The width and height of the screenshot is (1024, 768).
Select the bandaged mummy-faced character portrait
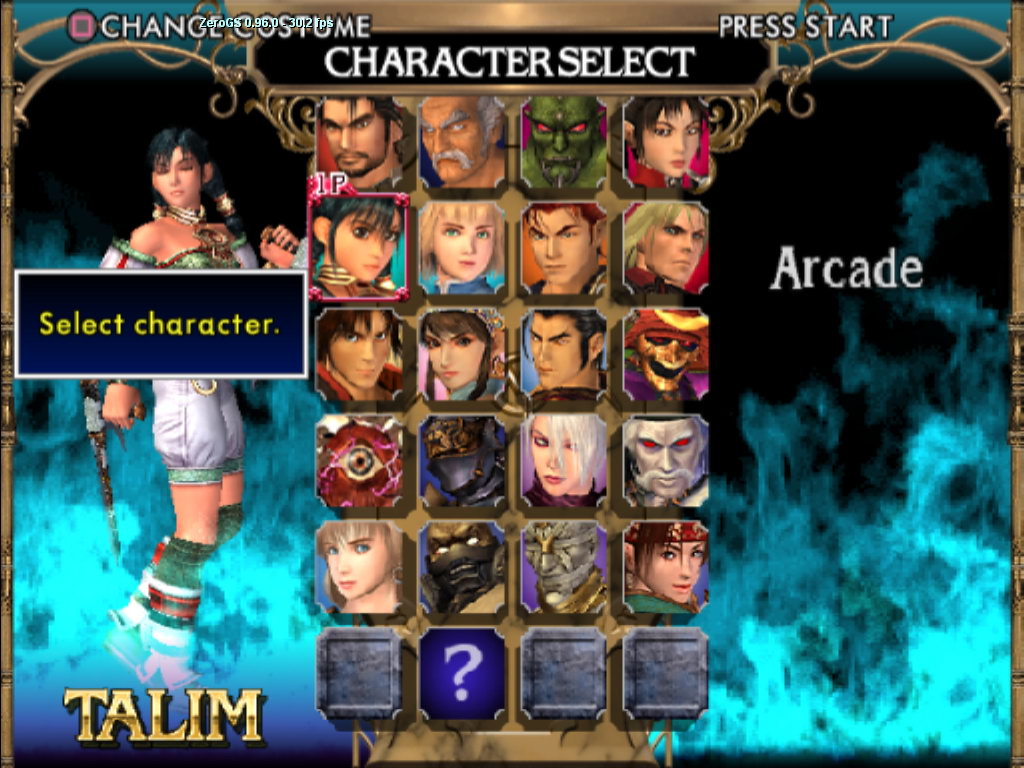564,567
